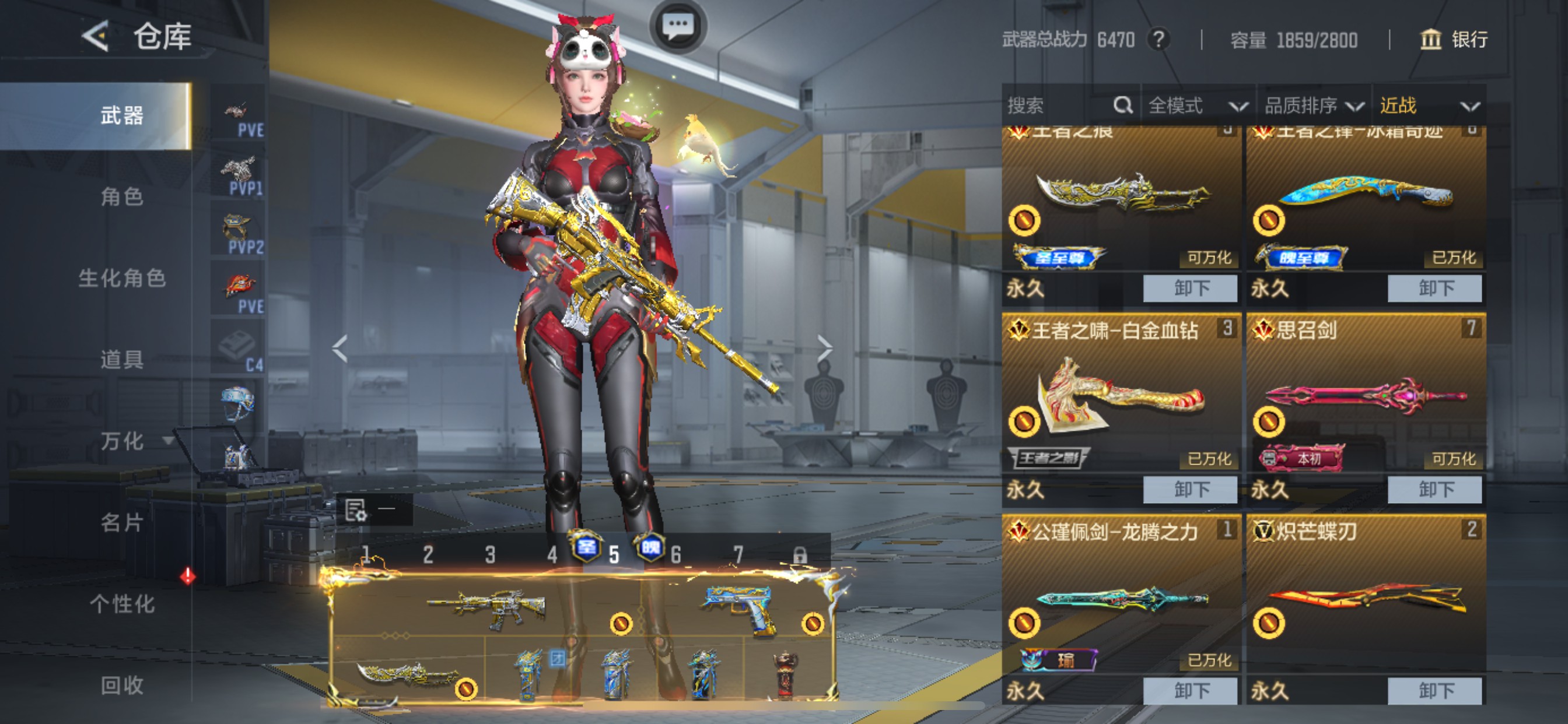Open the 银行 bank

pos(1454,40)
